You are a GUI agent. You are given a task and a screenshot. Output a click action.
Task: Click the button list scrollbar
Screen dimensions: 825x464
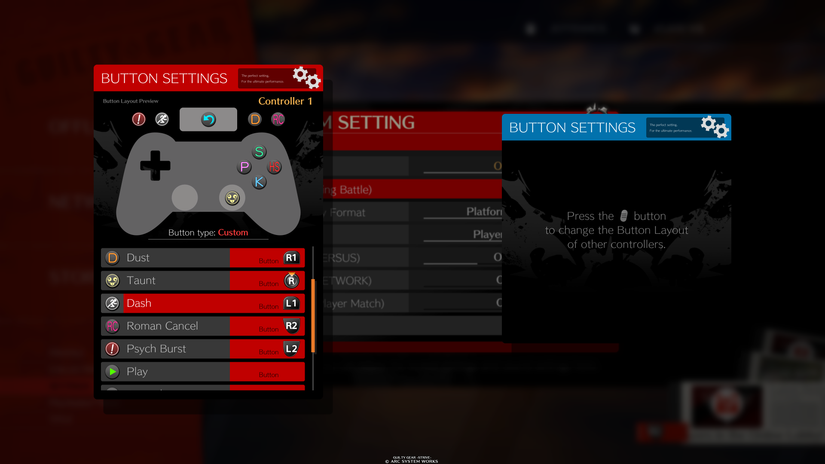(313, 315)
